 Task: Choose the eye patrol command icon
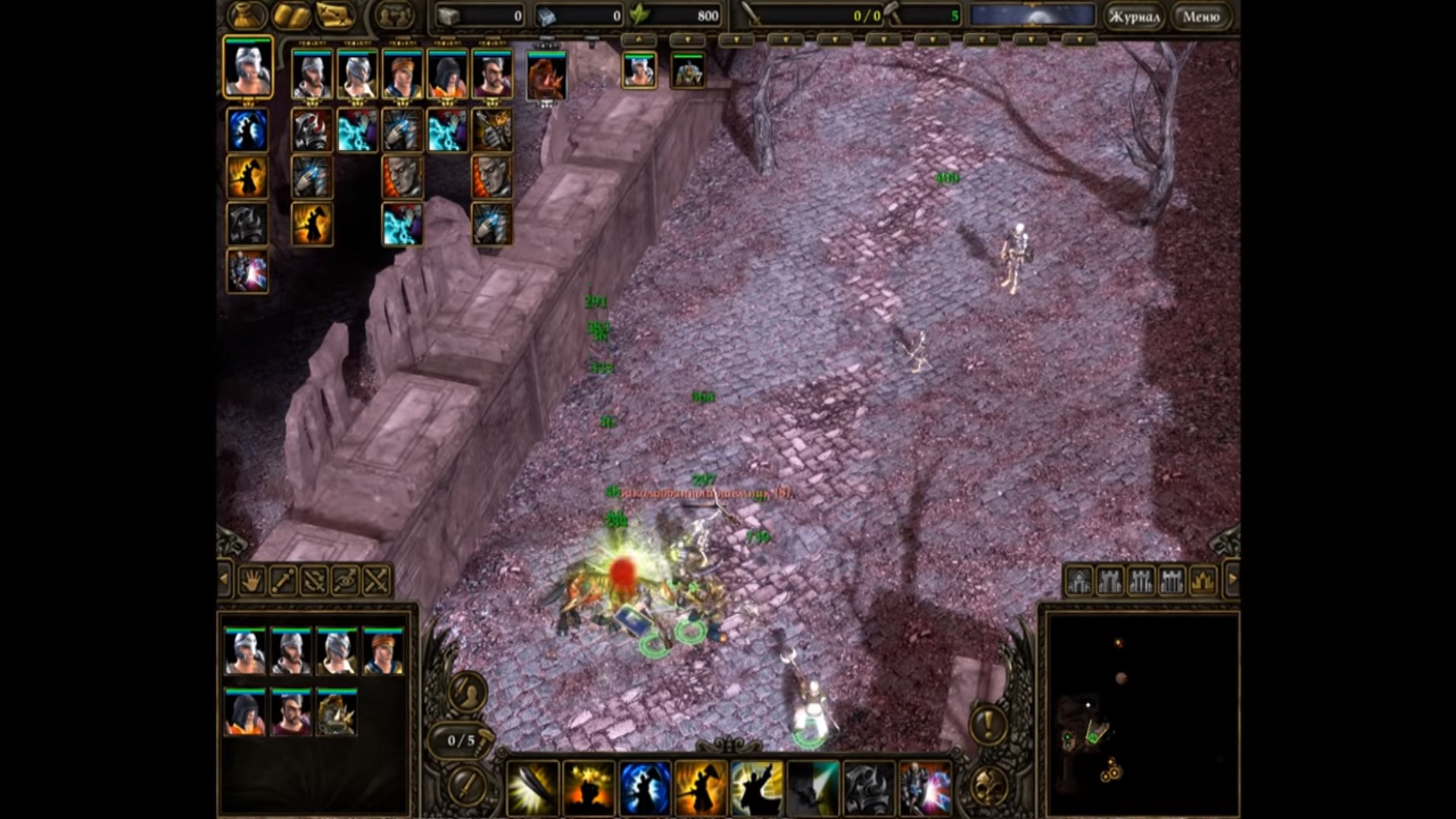tap(345, 581)
